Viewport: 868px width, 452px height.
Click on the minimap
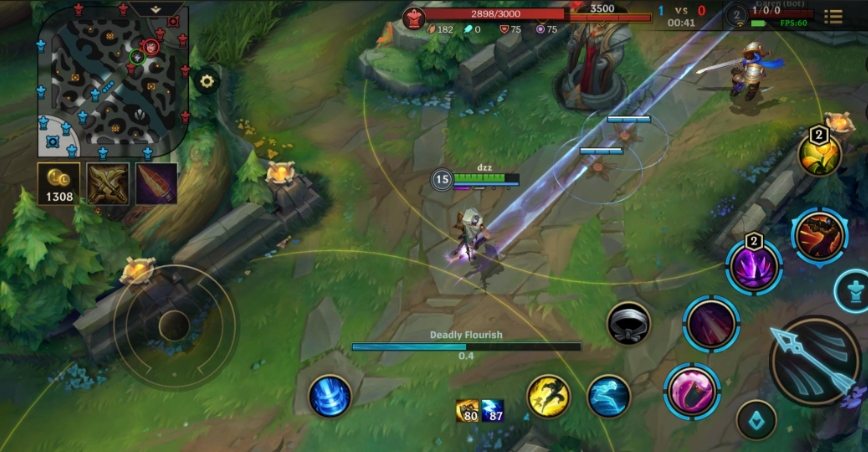(111, 80)
